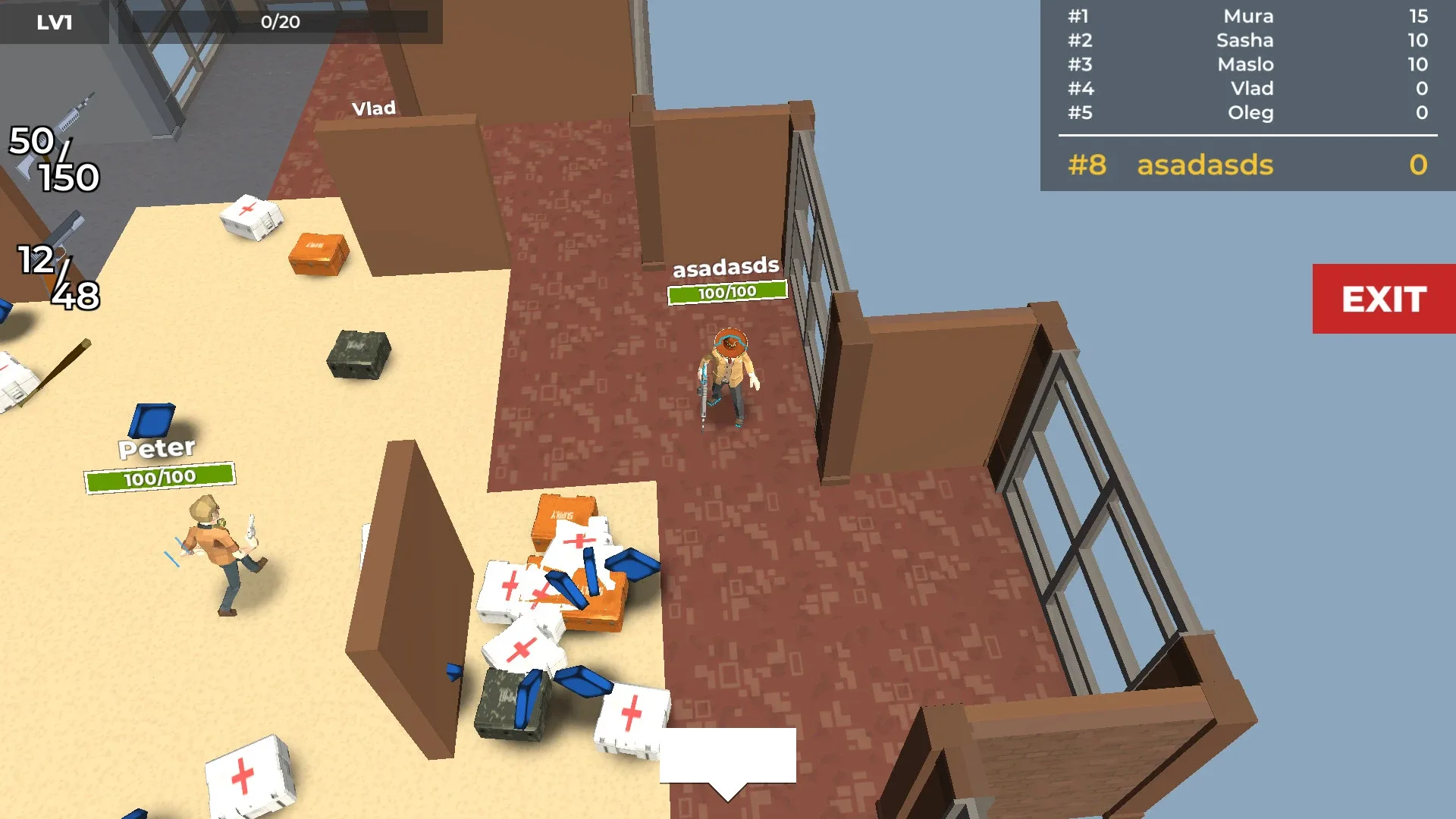Click the EXIT button

tap(1383, 300)
